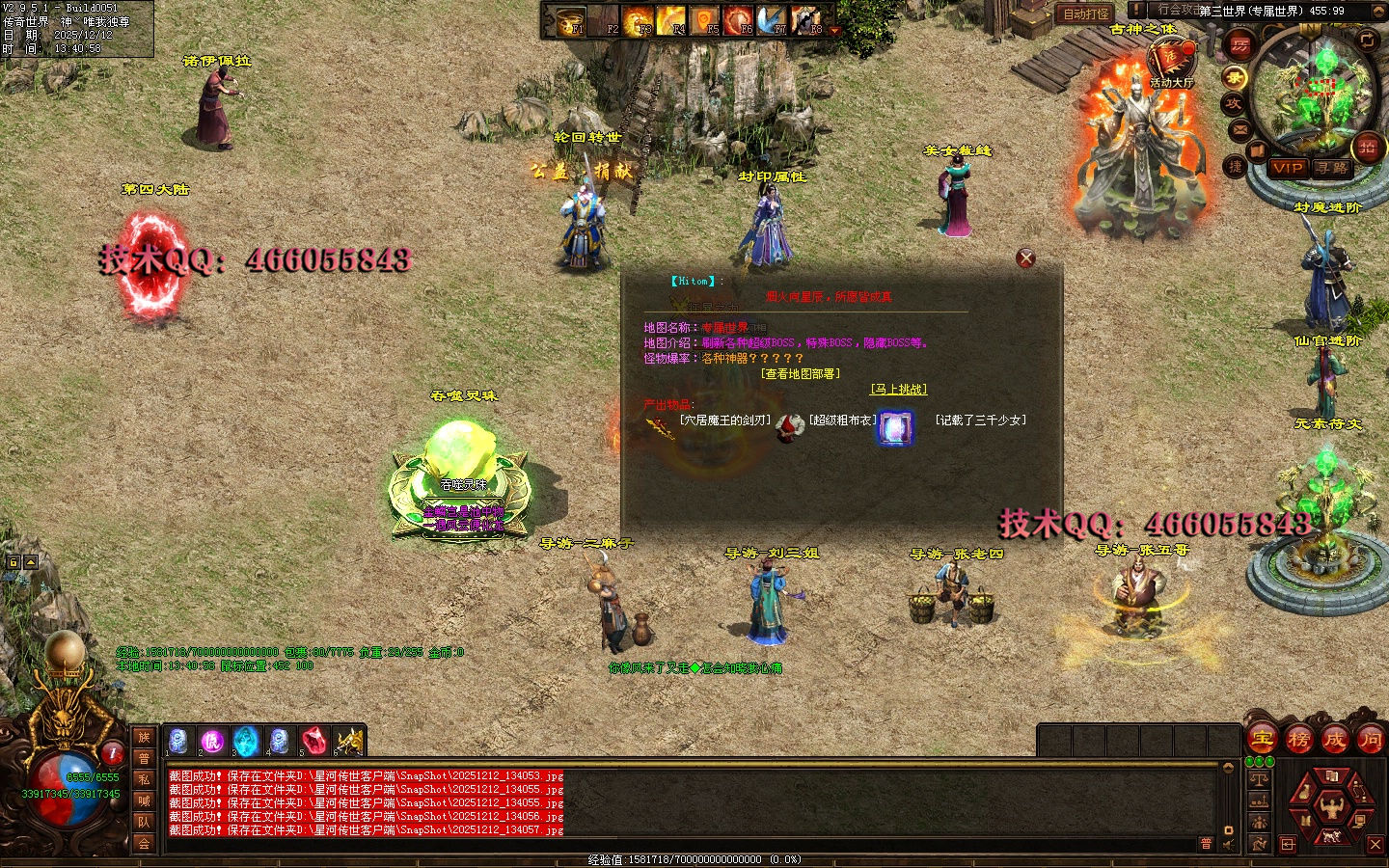This screenshot has height=868, width=1389.
Task: Use the golden horn hotbar item
Action: 348,742
